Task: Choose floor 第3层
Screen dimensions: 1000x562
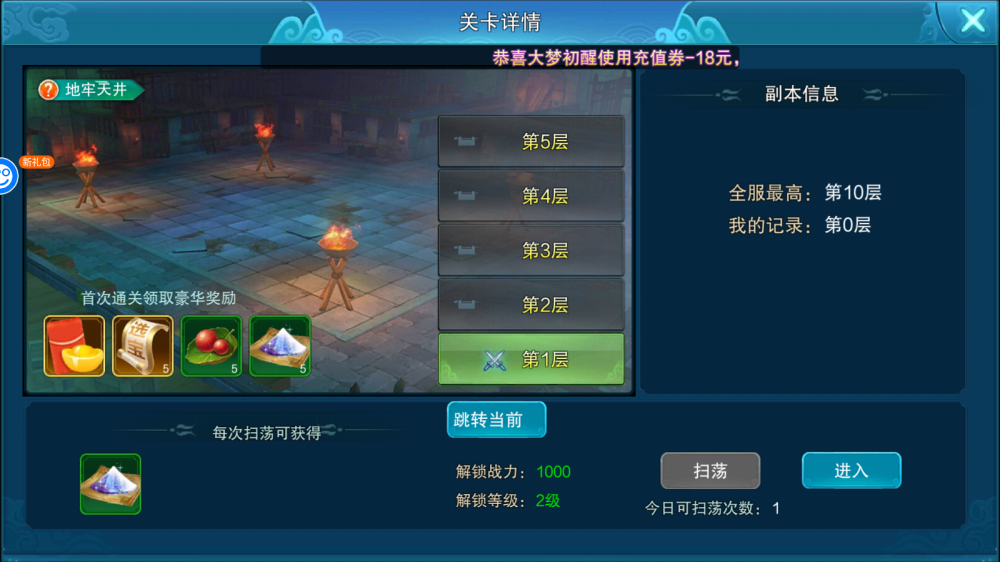Action: click(531, 250)
